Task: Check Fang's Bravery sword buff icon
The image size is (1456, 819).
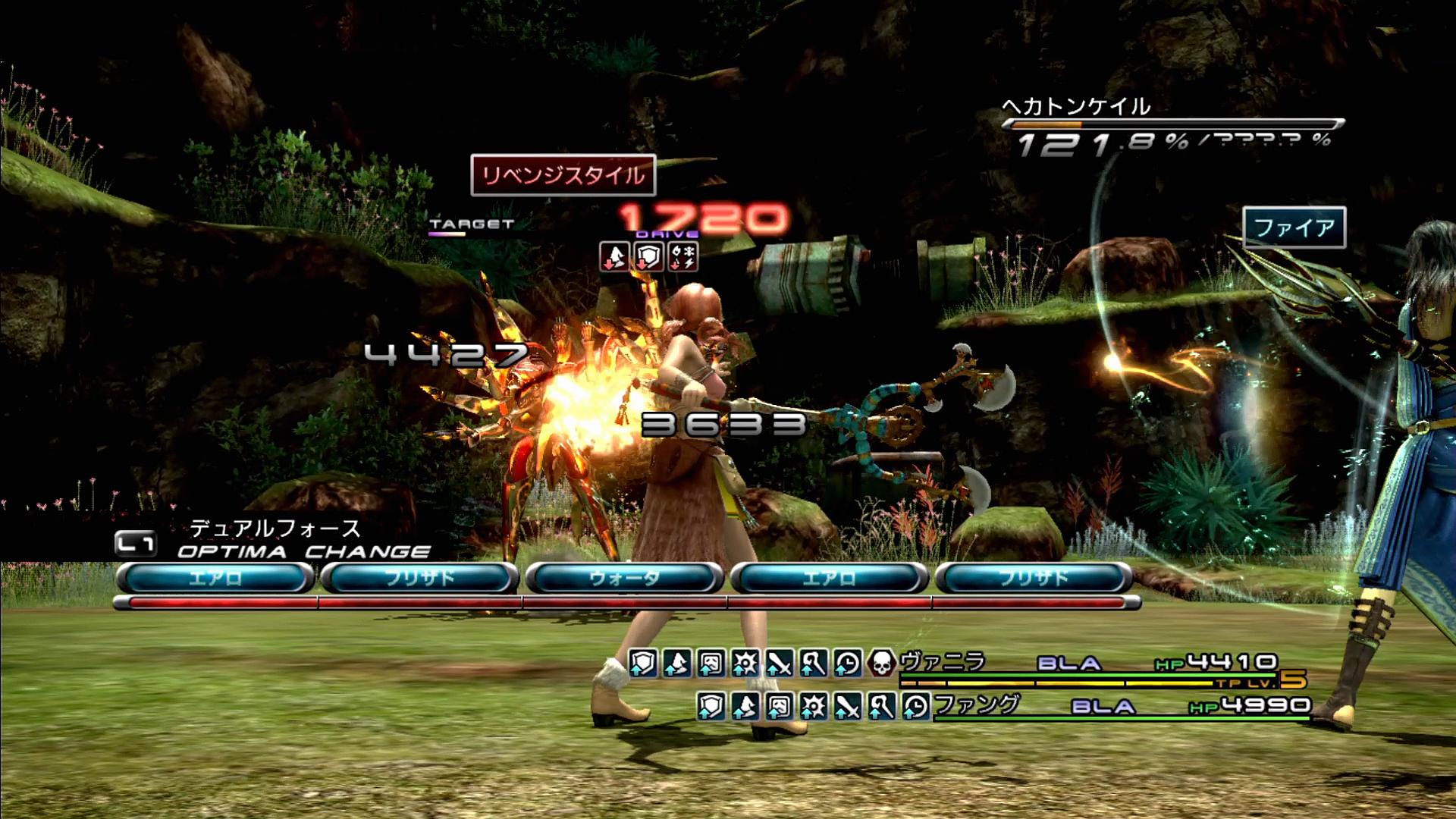Action: pos(847,706)
